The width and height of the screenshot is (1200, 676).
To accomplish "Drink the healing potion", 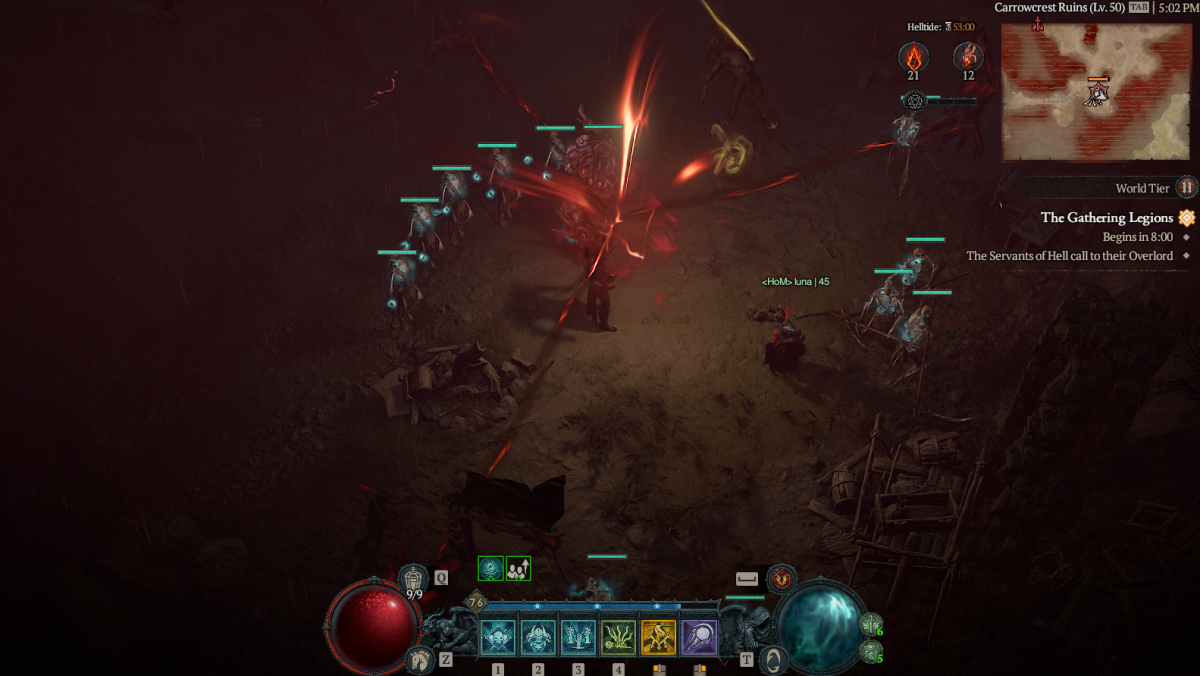I will [x=414, y=578].
